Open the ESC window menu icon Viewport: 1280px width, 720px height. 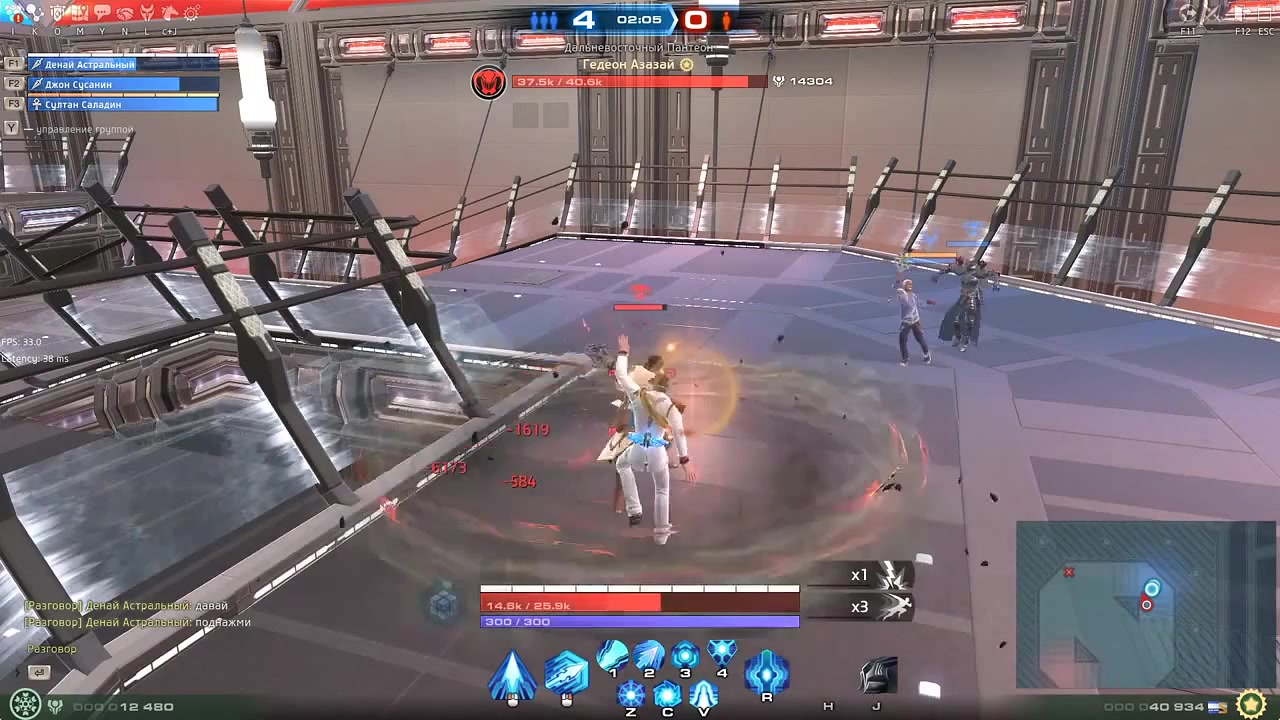pos(1265,14)
